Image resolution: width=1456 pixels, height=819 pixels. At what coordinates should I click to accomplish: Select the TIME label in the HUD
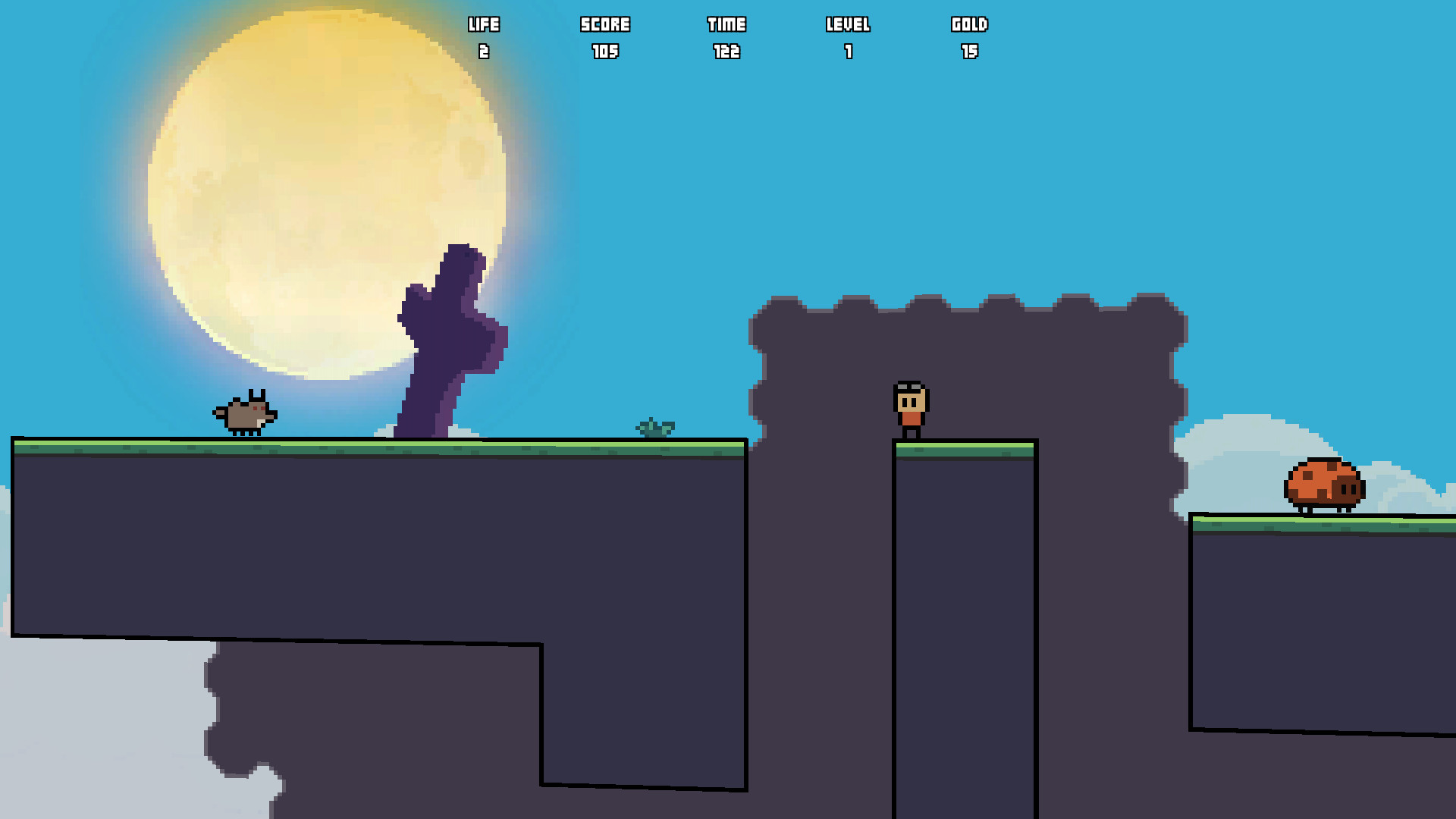tap(726, 24)
